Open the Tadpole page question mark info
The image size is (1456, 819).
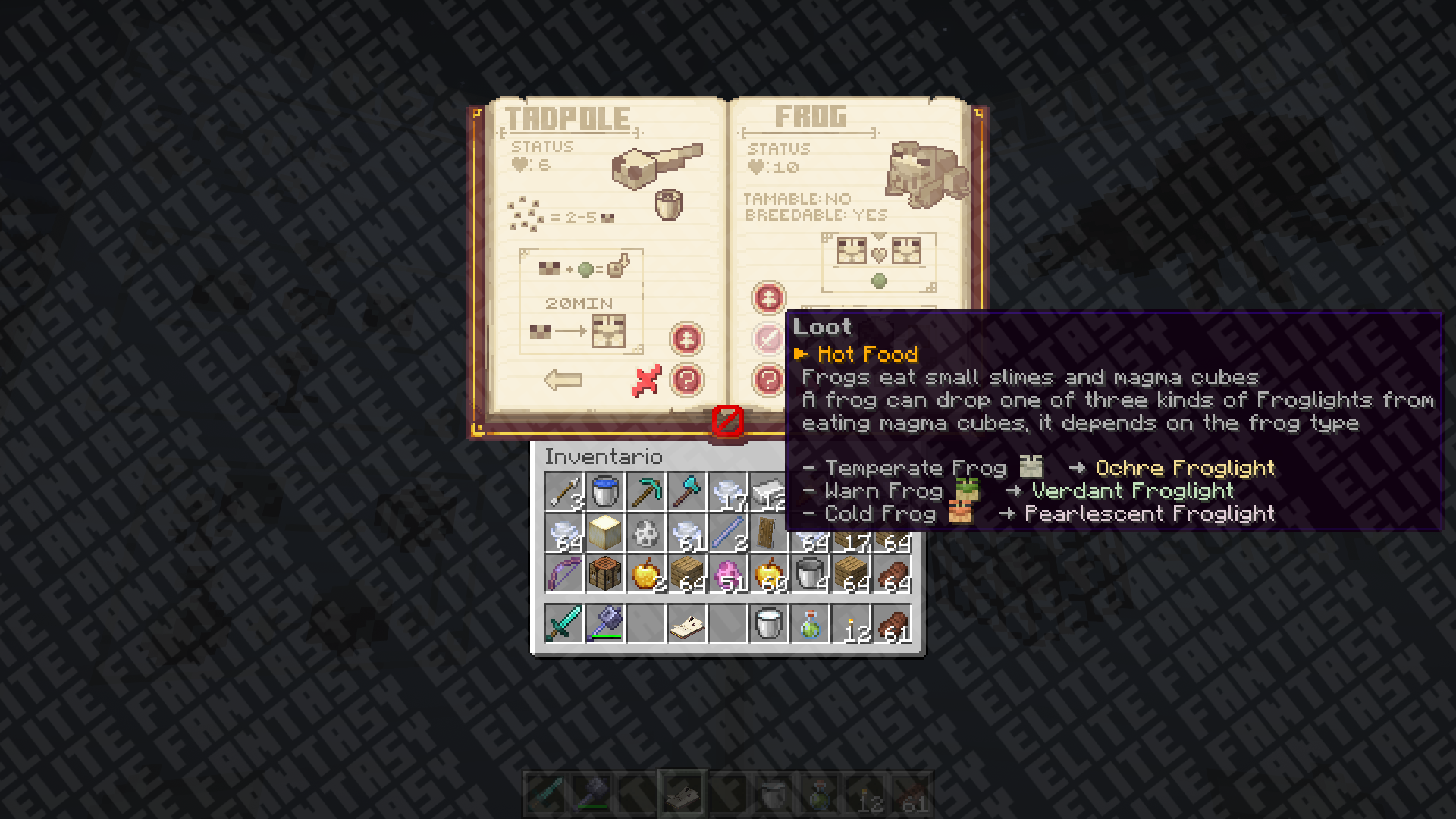[x=687, y=380]
